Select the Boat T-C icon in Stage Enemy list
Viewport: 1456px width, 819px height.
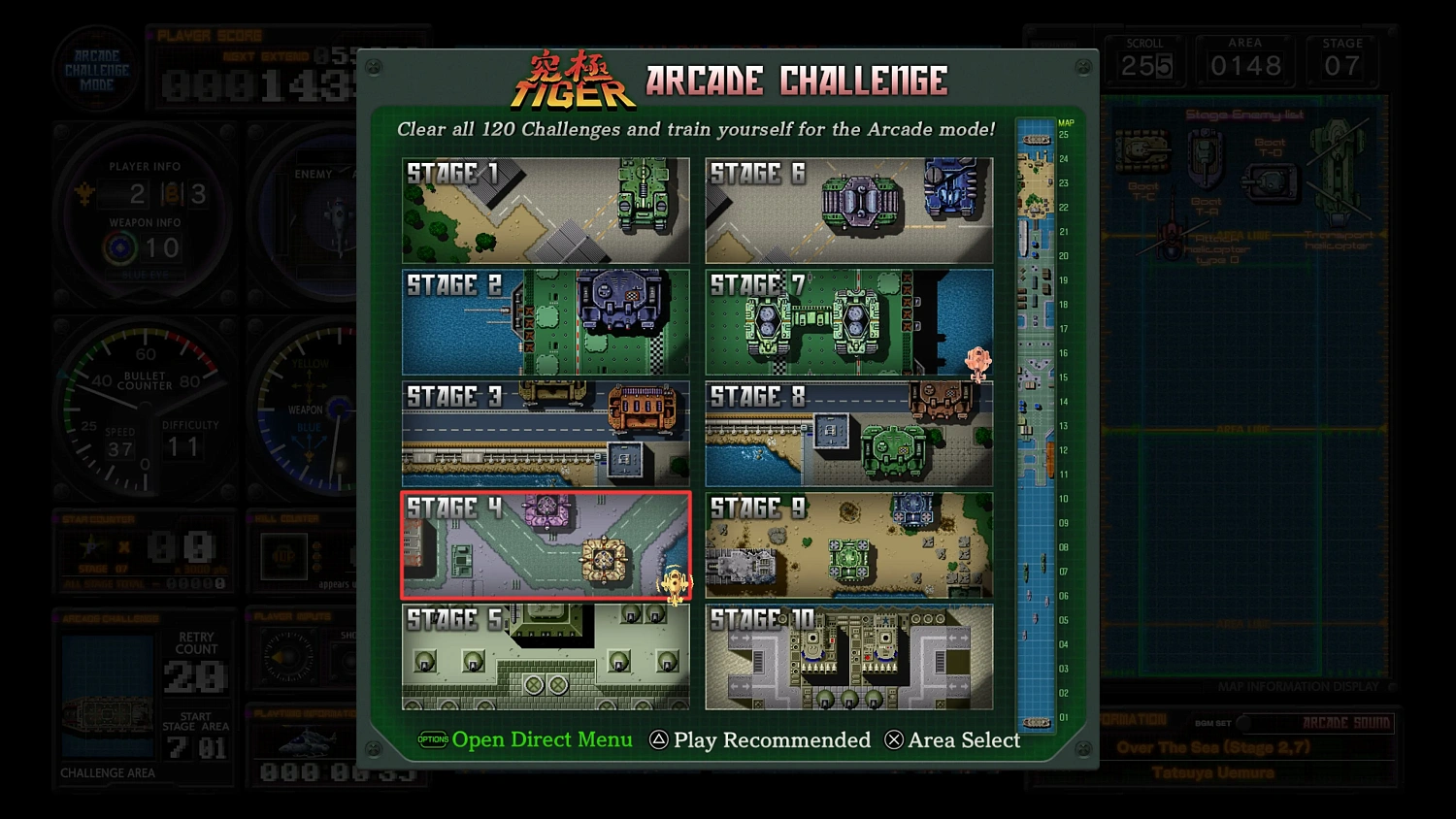1141,150
